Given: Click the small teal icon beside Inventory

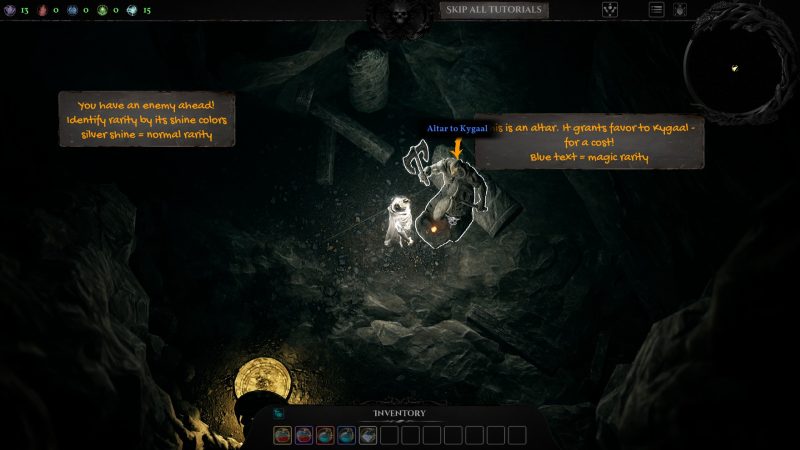Looking at the screenshot, I should 278,414.
